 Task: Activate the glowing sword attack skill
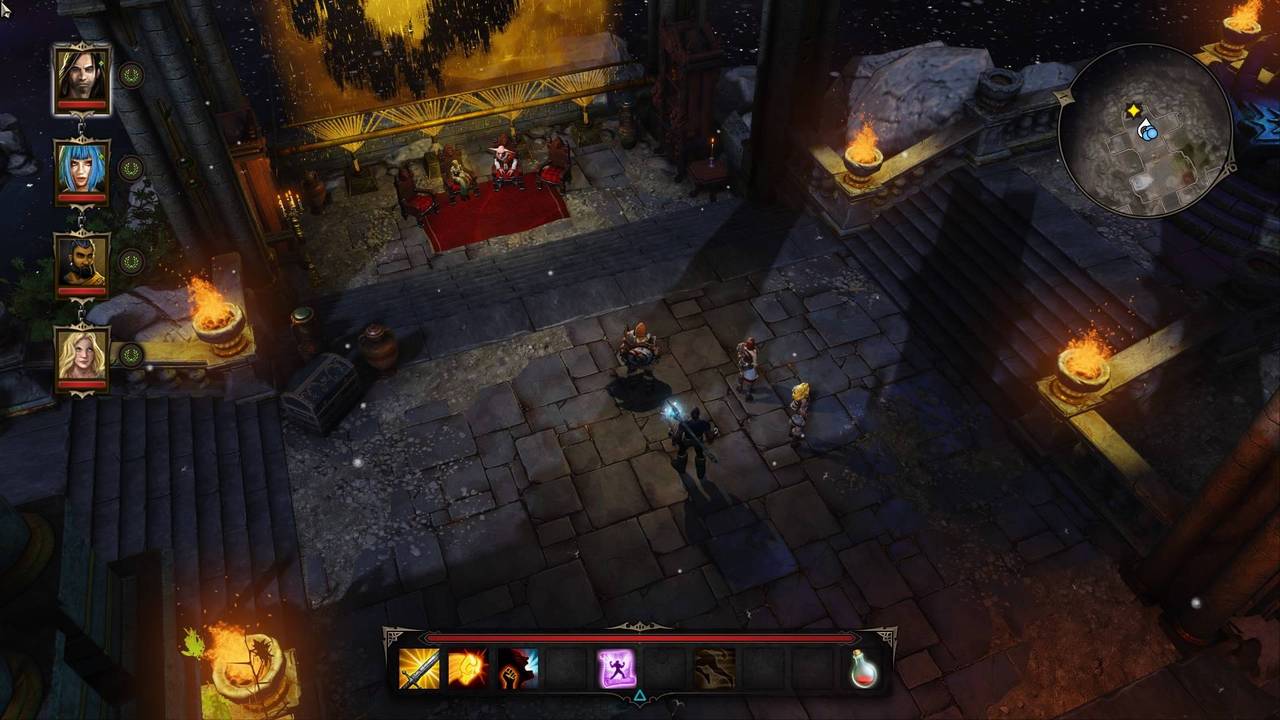(419, 668)
